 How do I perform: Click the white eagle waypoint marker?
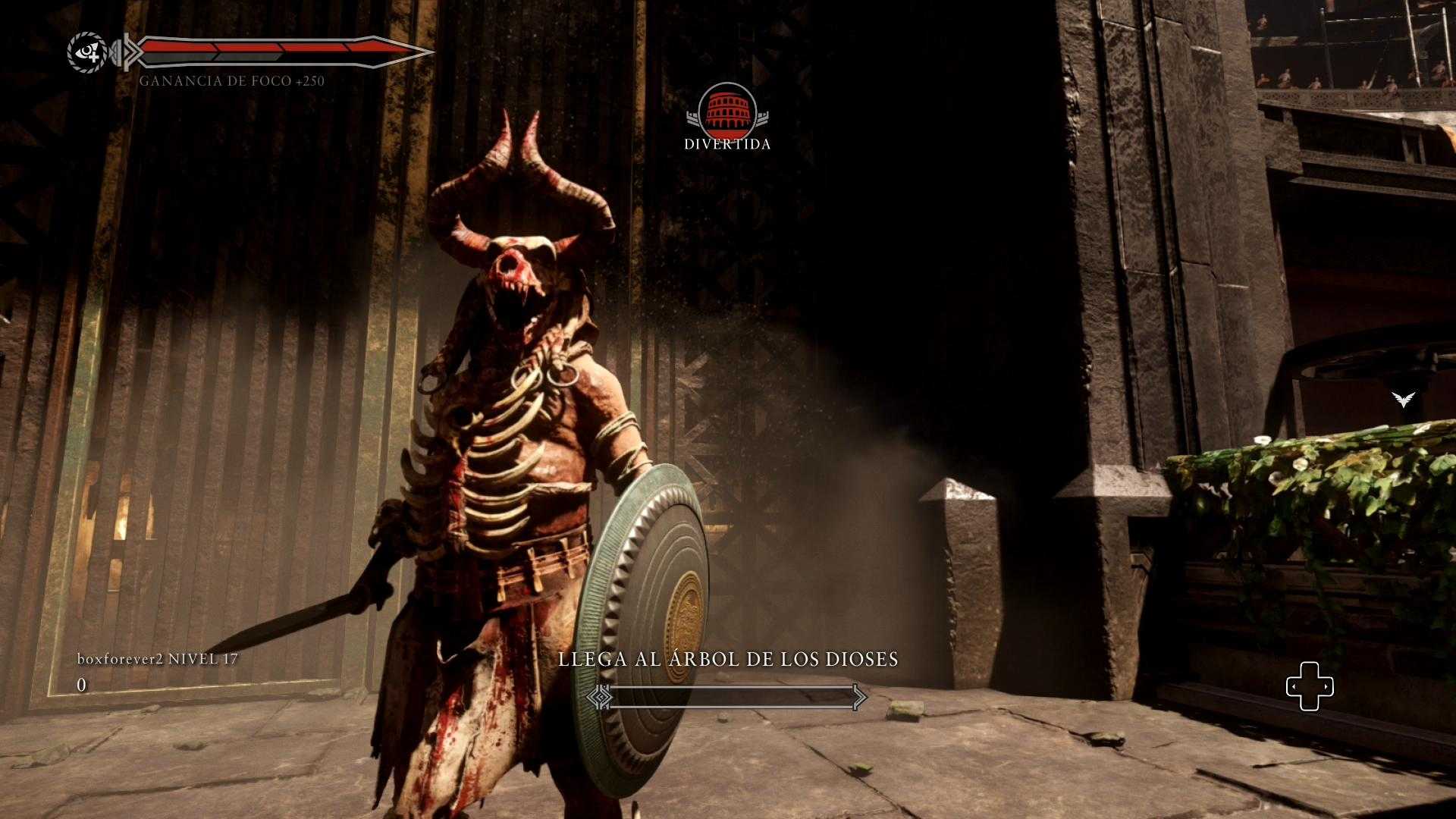(1404, 398)
